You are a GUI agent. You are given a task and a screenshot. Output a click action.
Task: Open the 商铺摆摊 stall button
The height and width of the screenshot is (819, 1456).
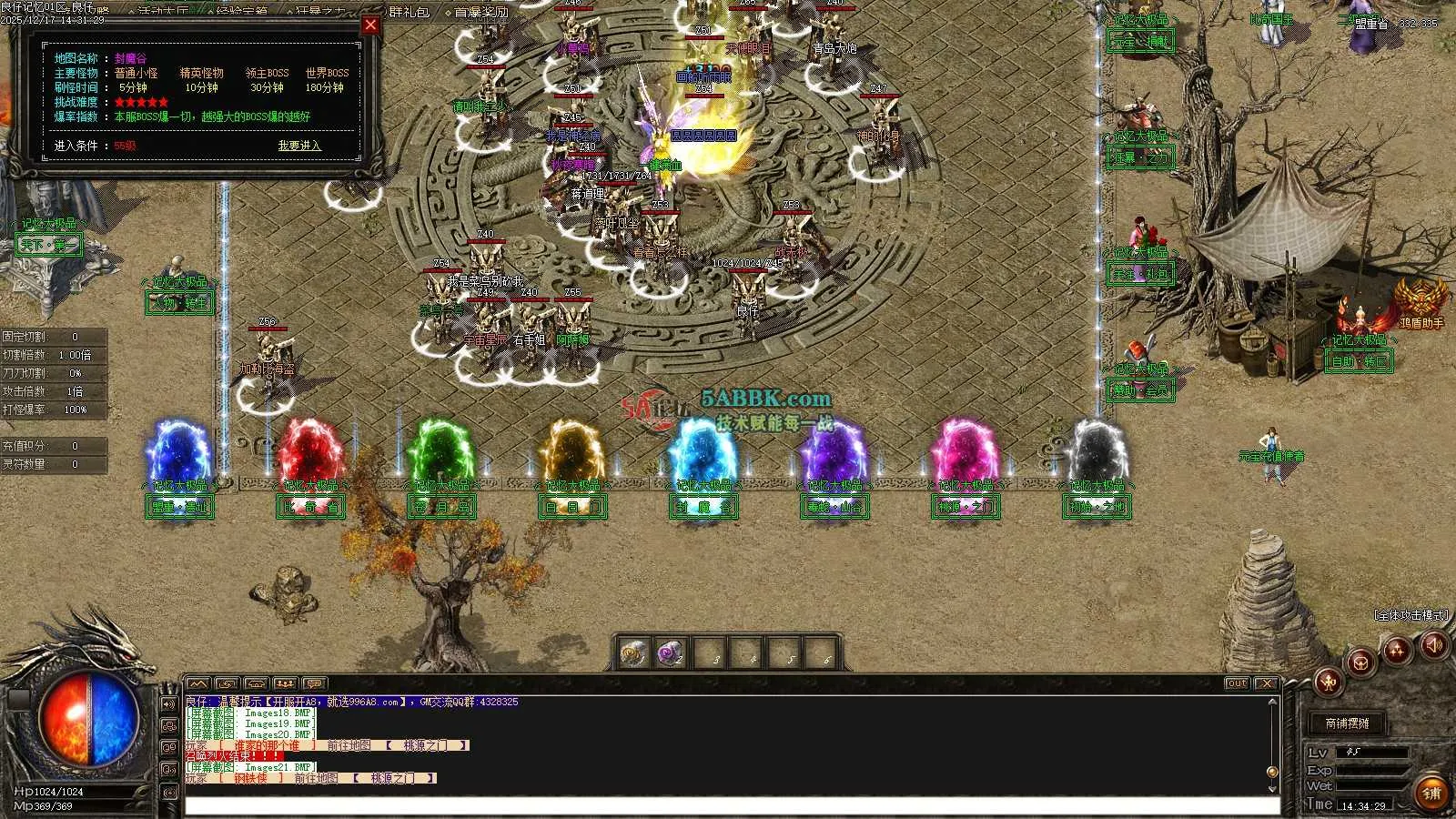pyautogui.click(x=1347, y=723)
